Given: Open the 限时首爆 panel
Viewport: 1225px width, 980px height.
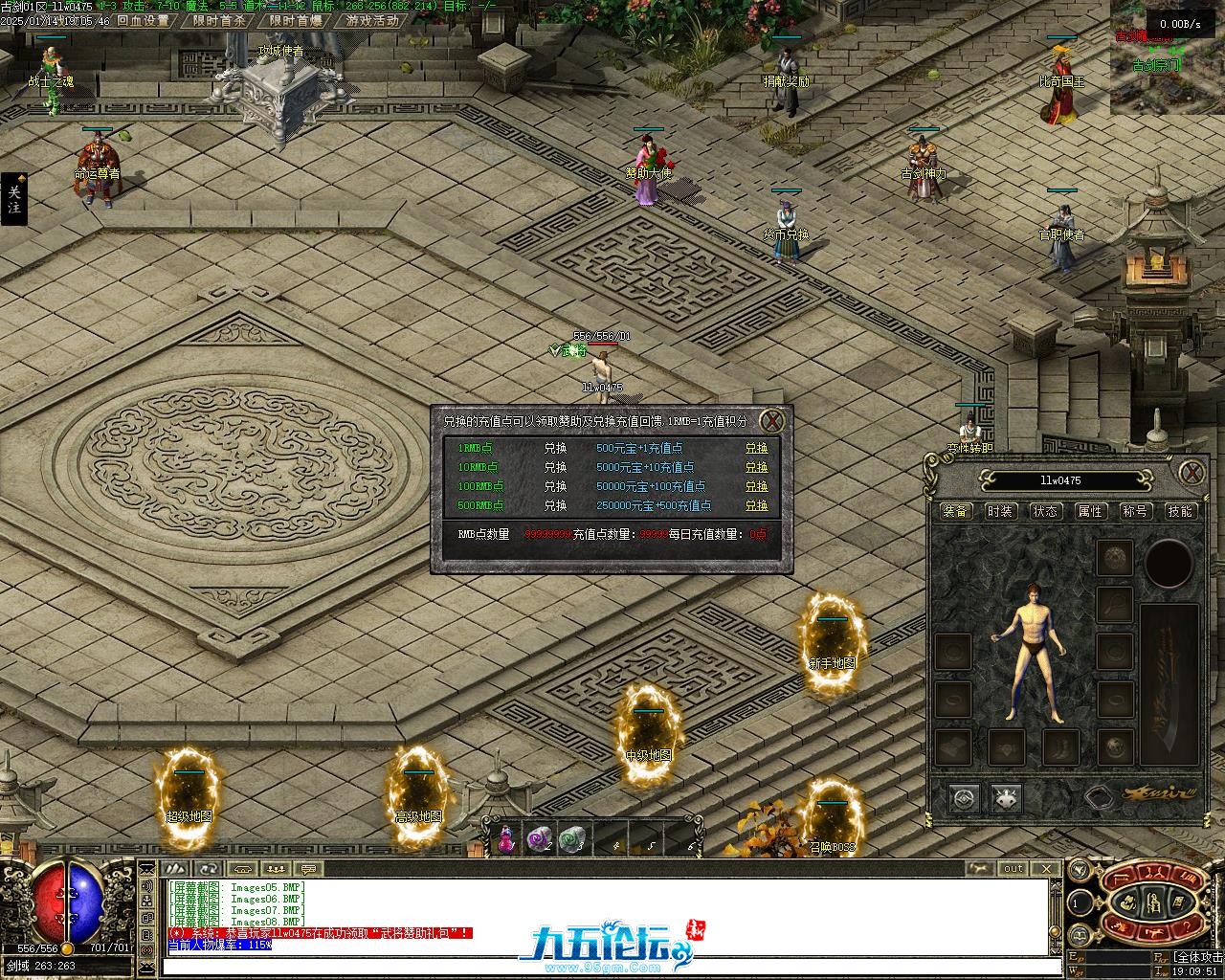Looking at the screenshot, I should (x=296, y=20).
